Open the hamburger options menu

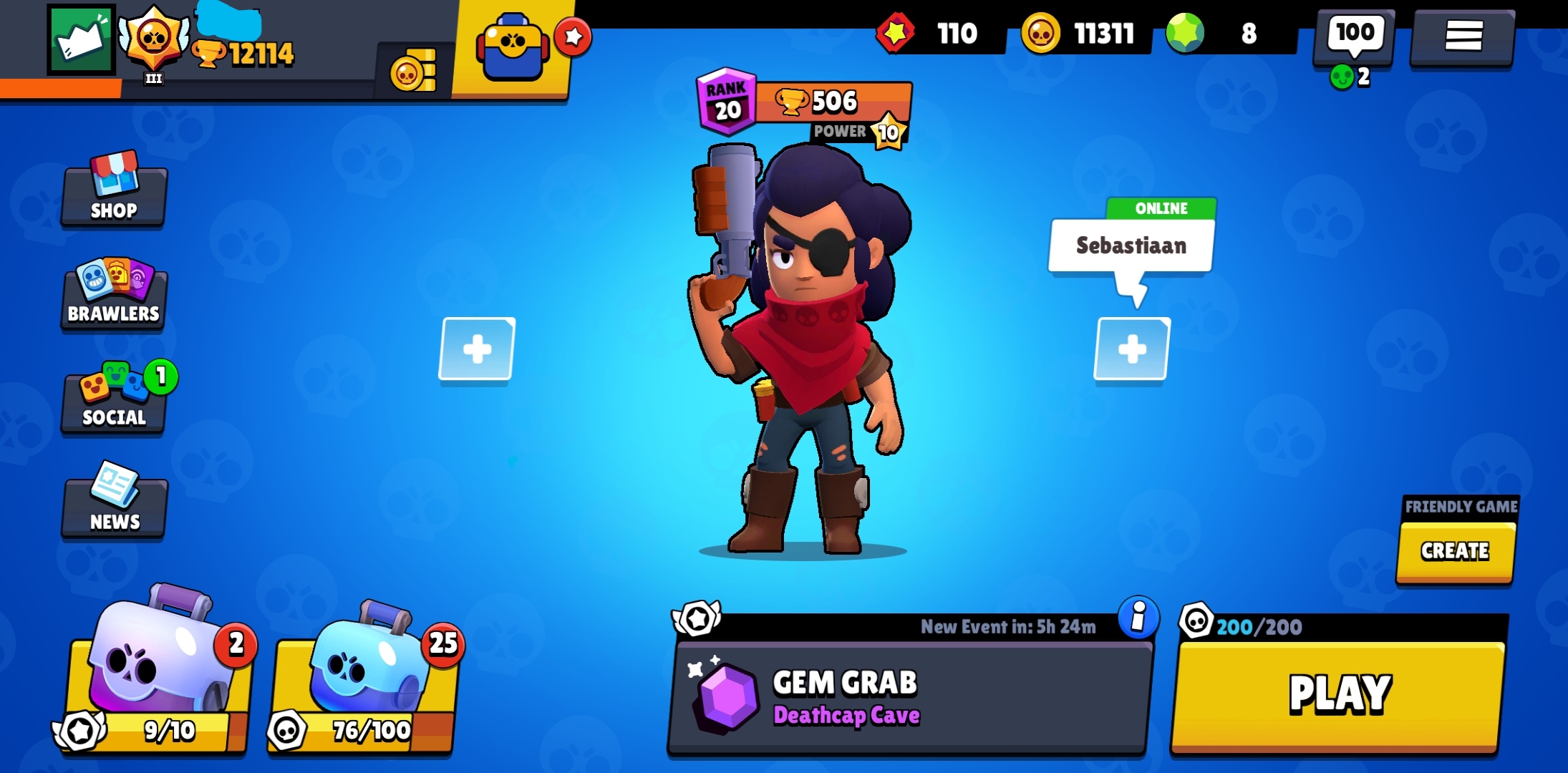[1463, 36]
